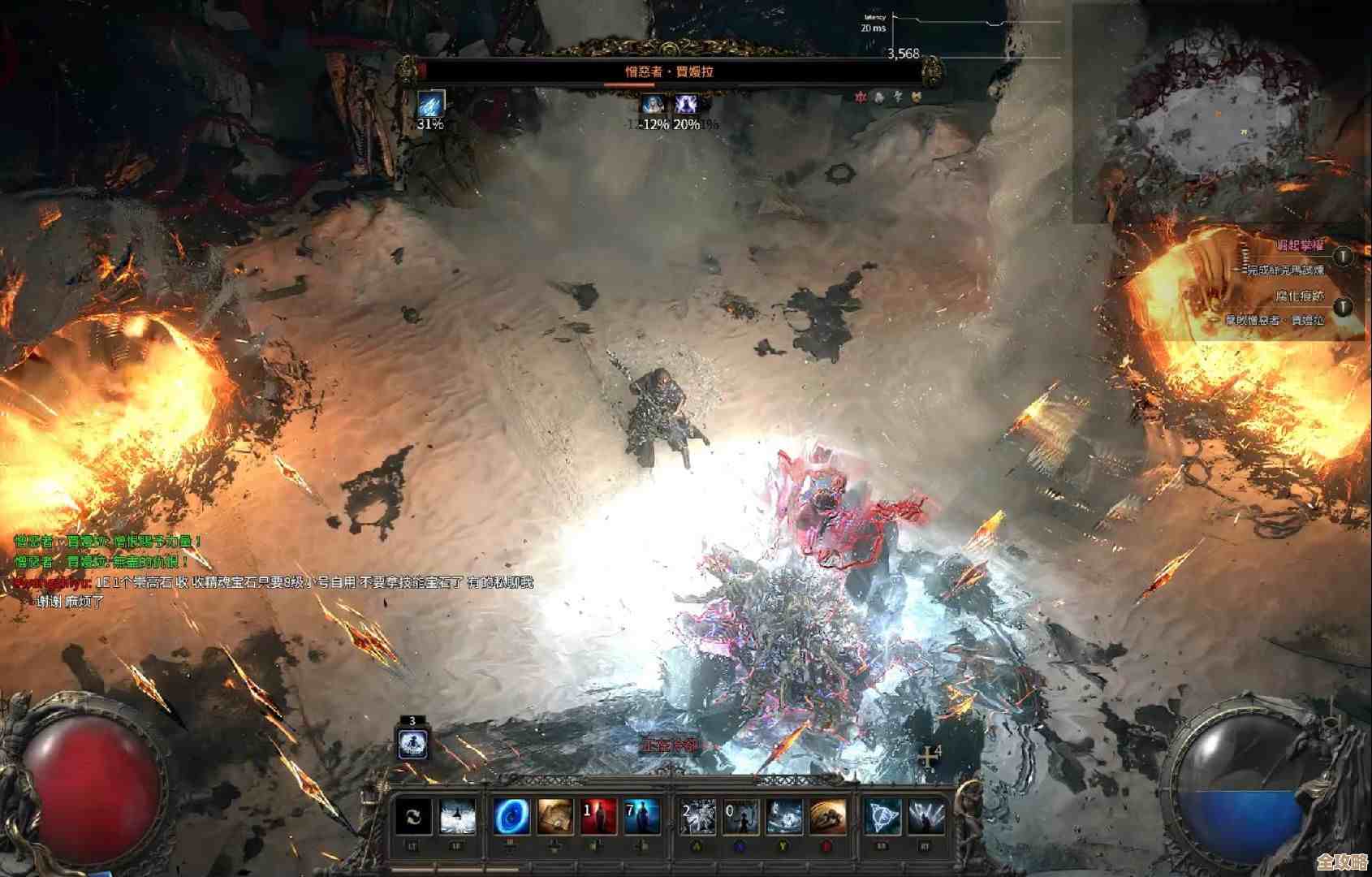Activate the light beams skill icon

(926, 818)
